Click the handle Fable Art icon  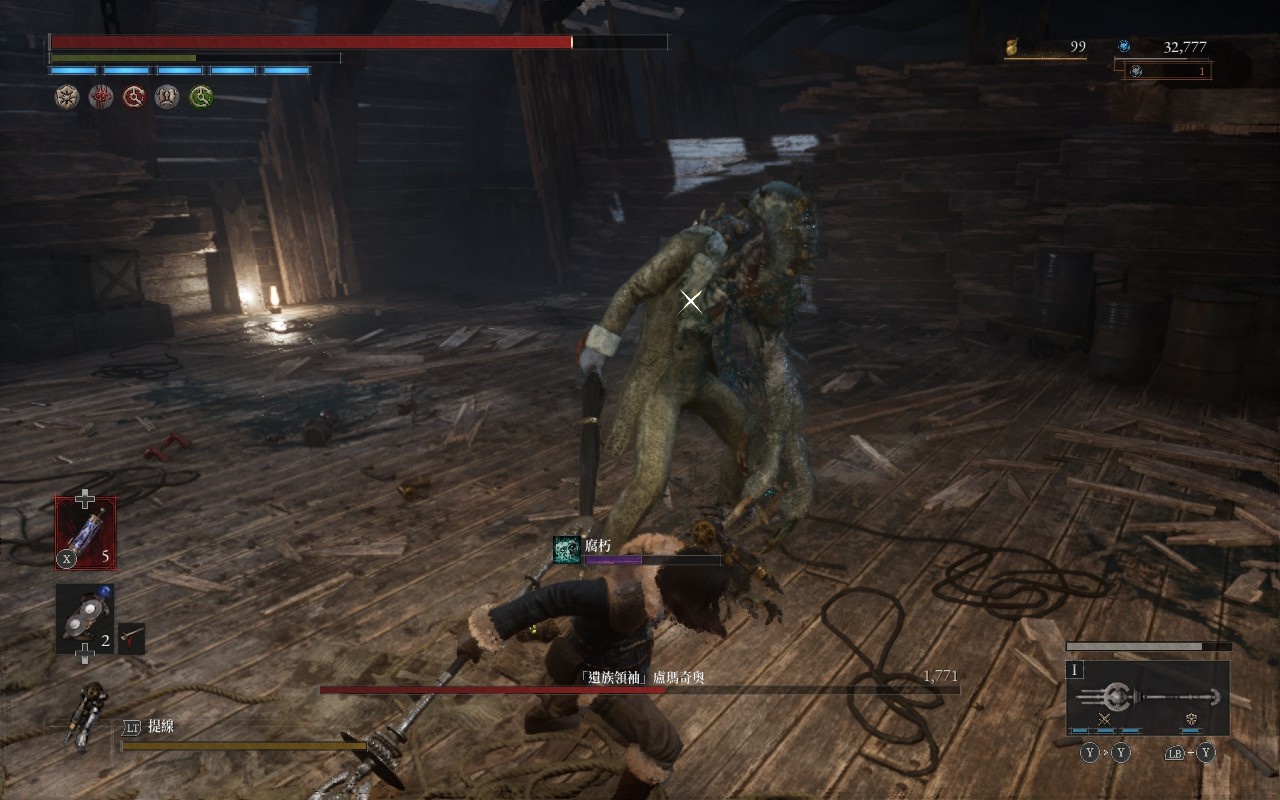1191,719
